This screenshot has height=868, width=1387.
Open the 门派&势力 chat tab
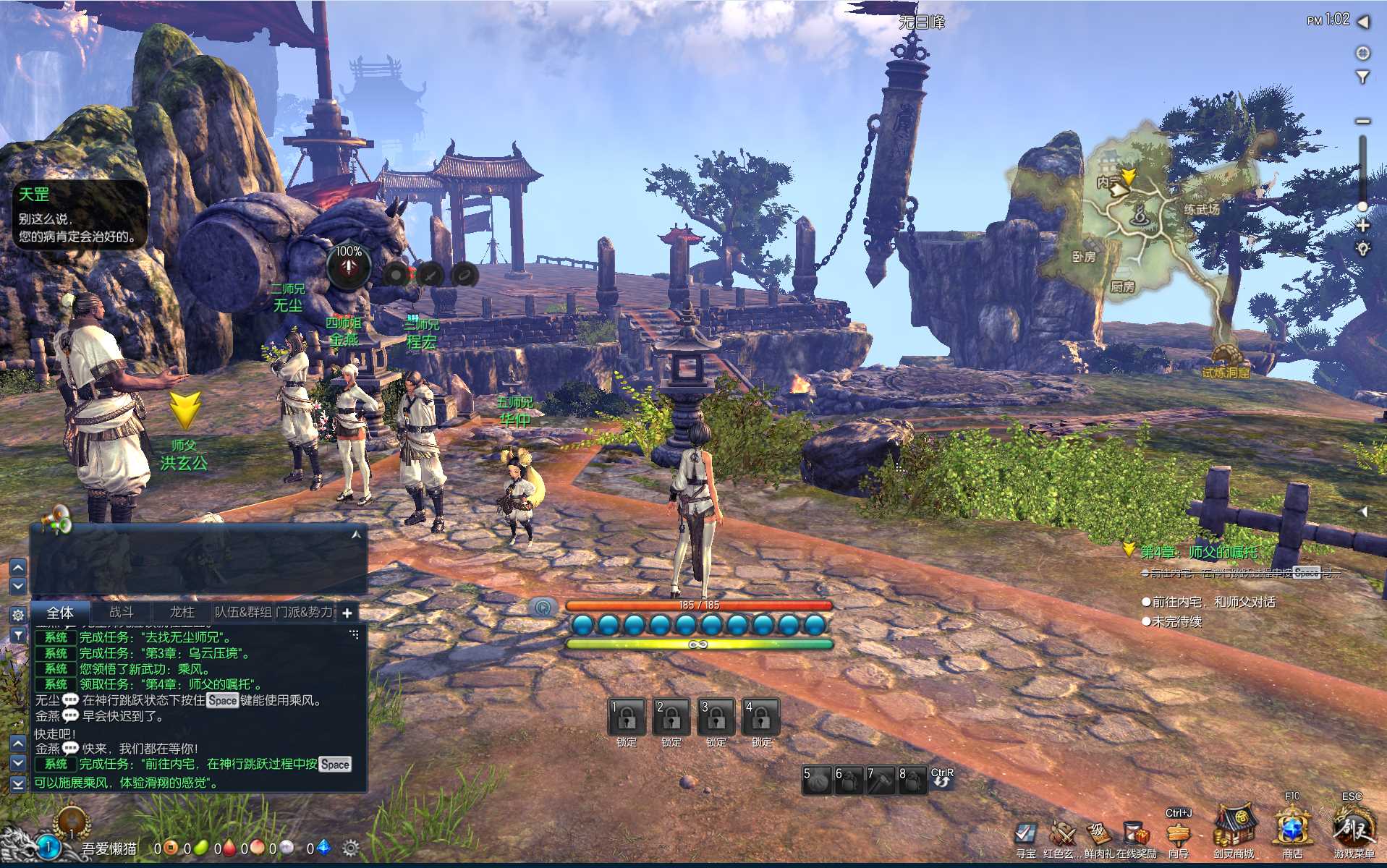click(305, 612)
